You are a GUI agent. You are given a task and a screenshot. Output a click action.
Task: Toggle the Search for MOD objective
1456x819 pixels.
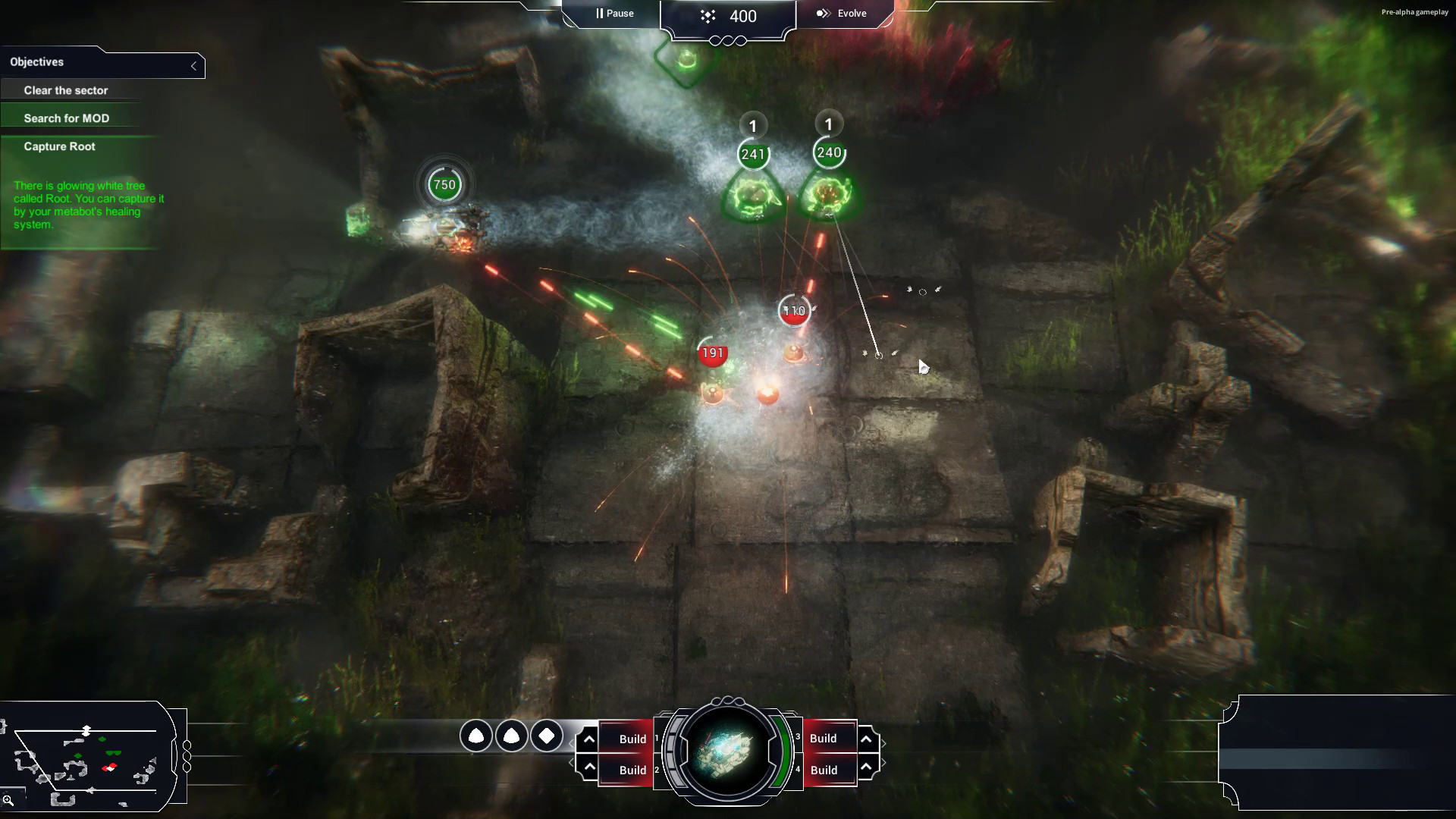click(x=67, y=118)
